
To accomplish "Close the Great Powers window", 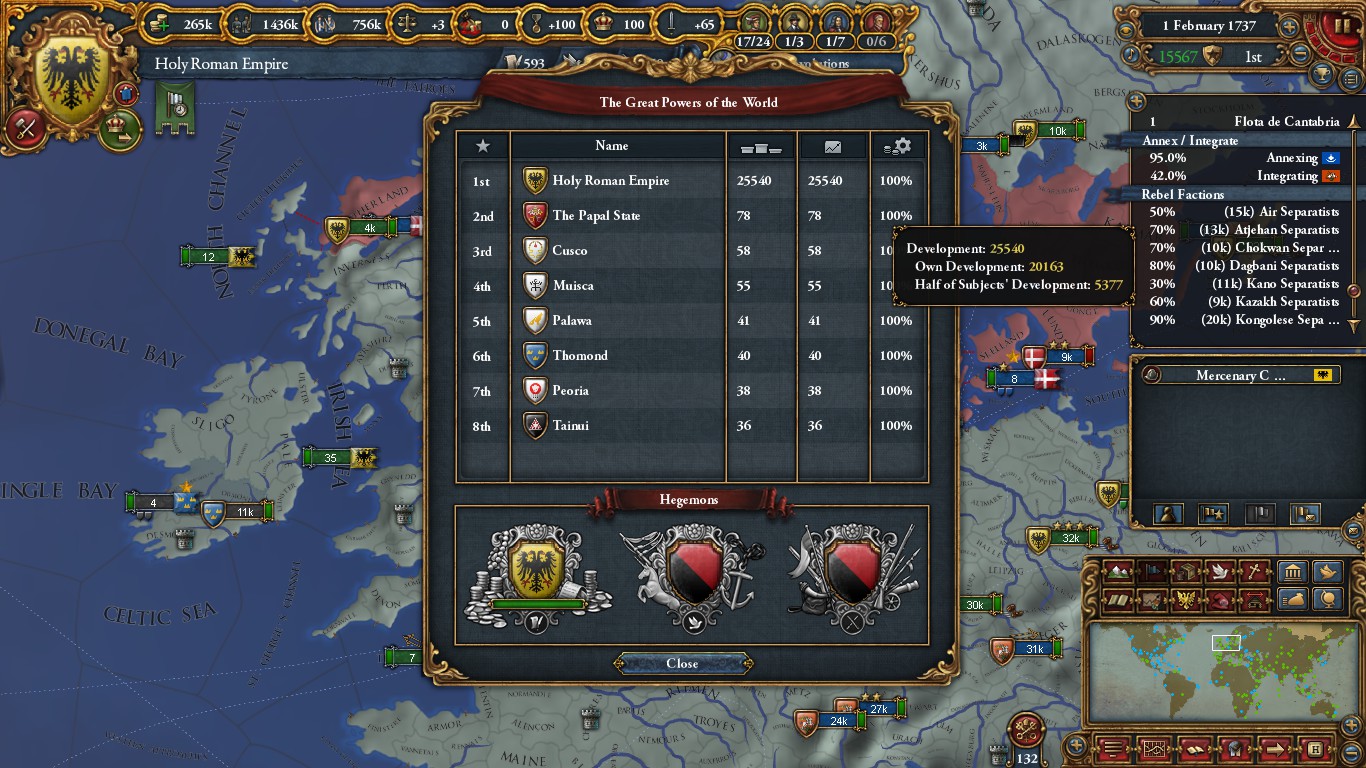I will (x=682, y=663).
